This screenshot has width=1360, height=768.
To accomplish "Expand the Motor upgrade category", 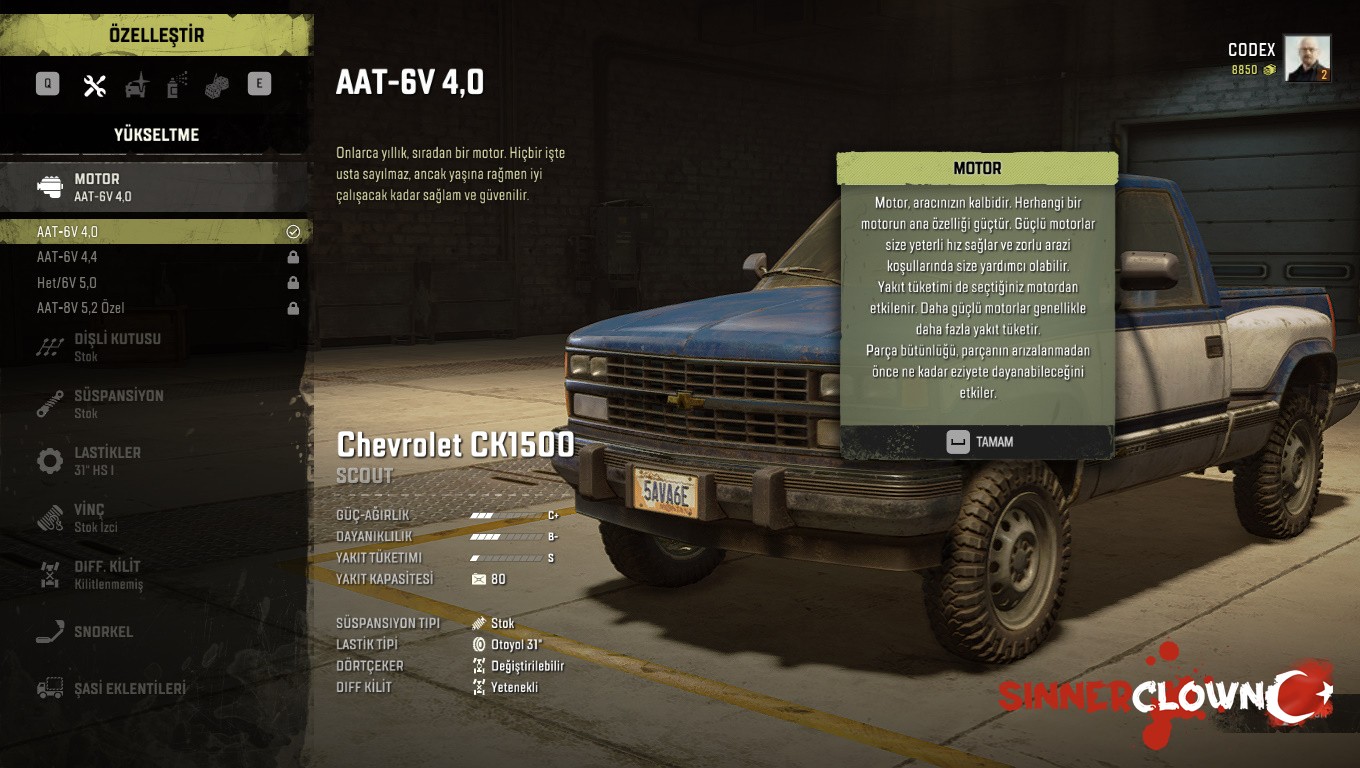I will pyautogui.click(x=155, y=187).
